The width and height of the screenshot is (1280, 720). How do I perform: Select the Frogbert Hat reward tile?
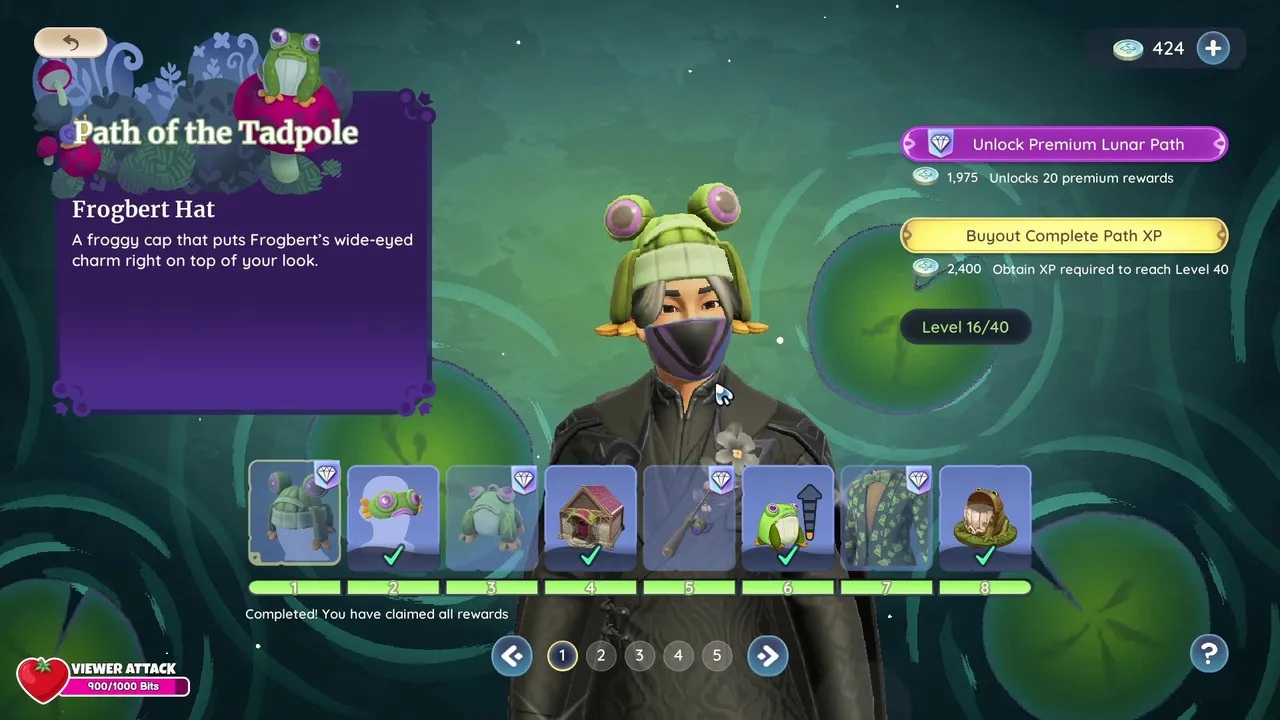pos(294,514)
